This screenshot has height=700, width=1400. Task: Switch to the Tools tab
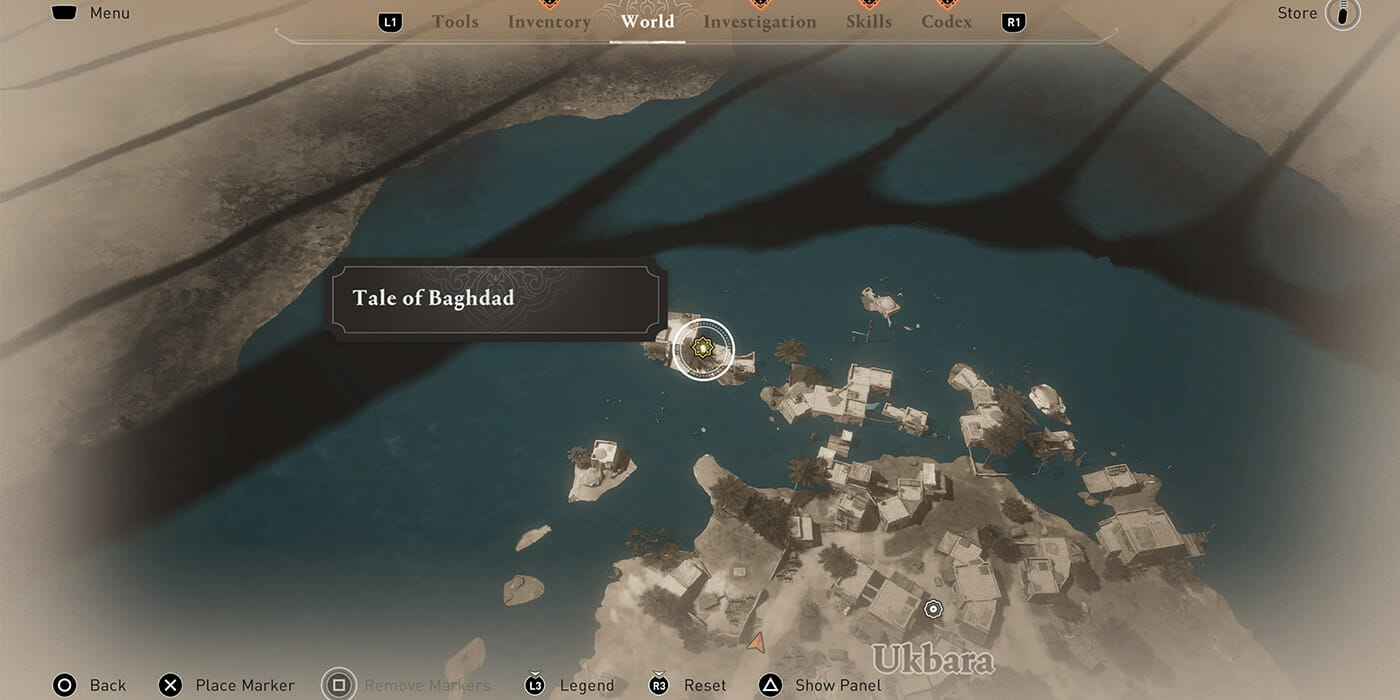455,21
